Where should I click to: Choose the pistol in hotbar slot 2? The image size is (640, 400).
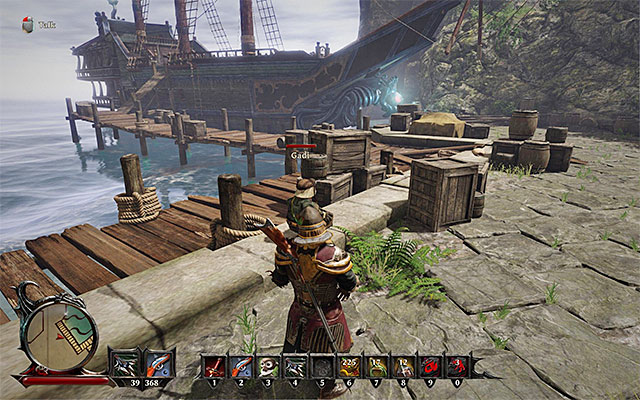(240, 366)
